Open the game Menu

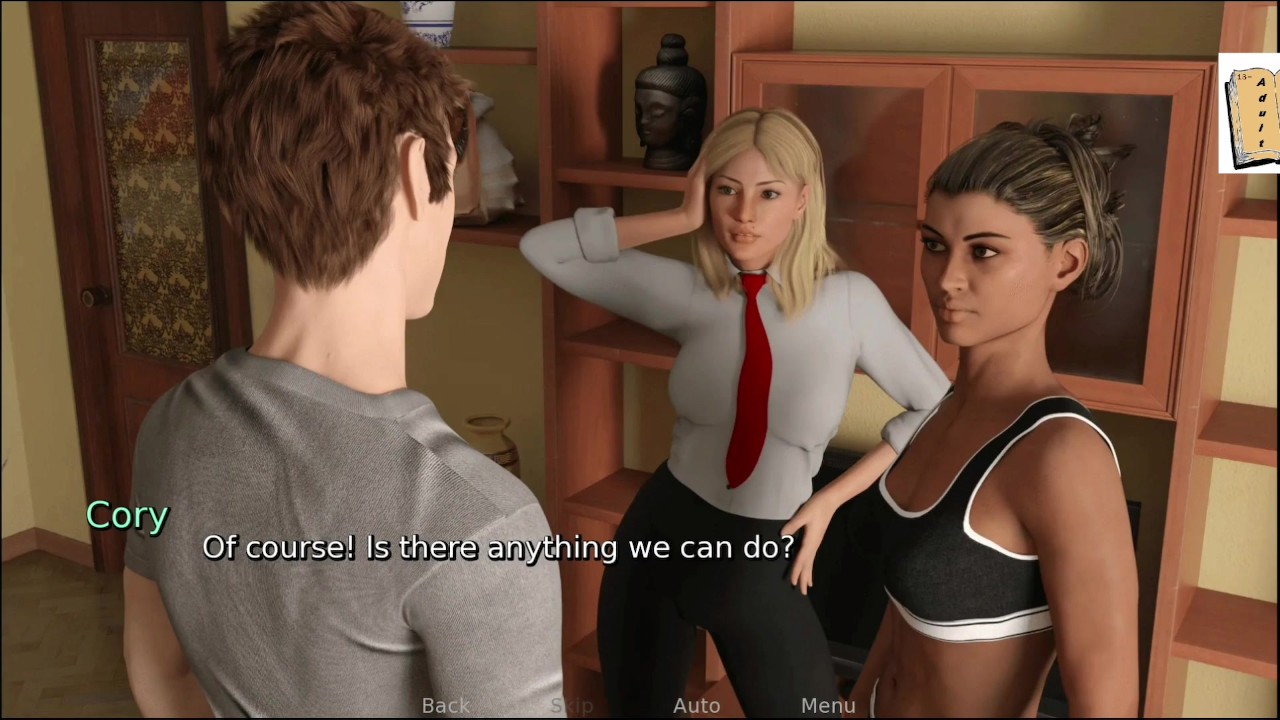(828, 706)
